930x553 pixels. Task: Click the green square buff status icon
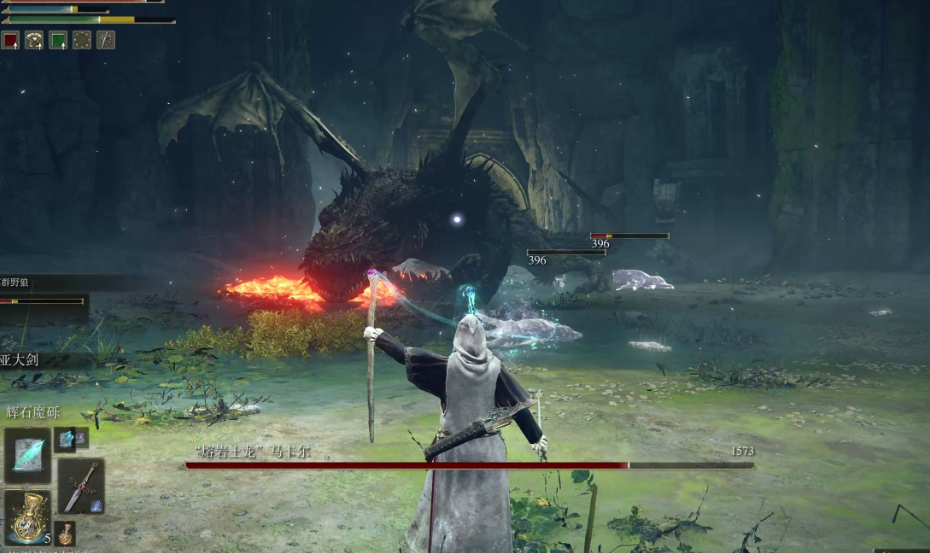58,40
